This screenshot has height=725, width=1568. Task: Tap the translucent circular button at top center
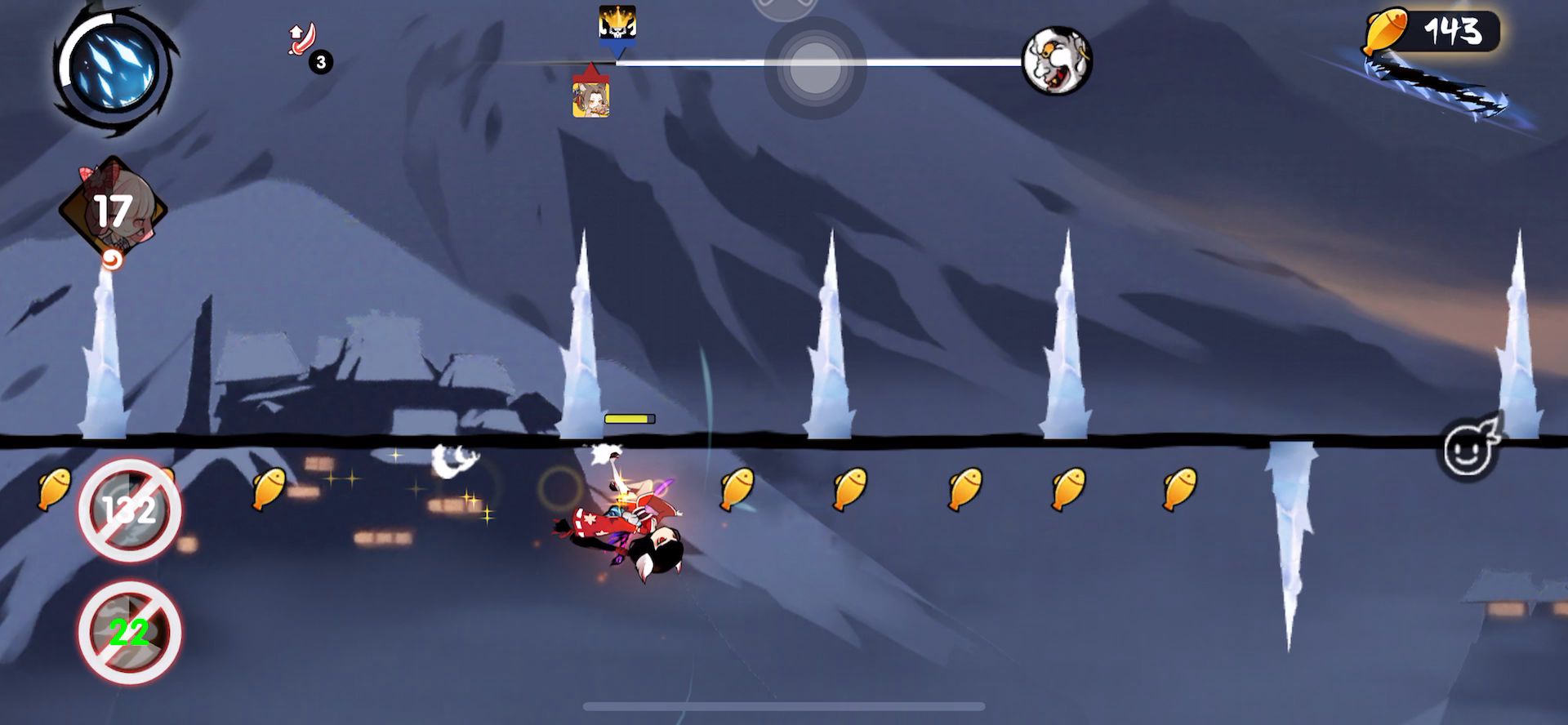coord(814,69)
